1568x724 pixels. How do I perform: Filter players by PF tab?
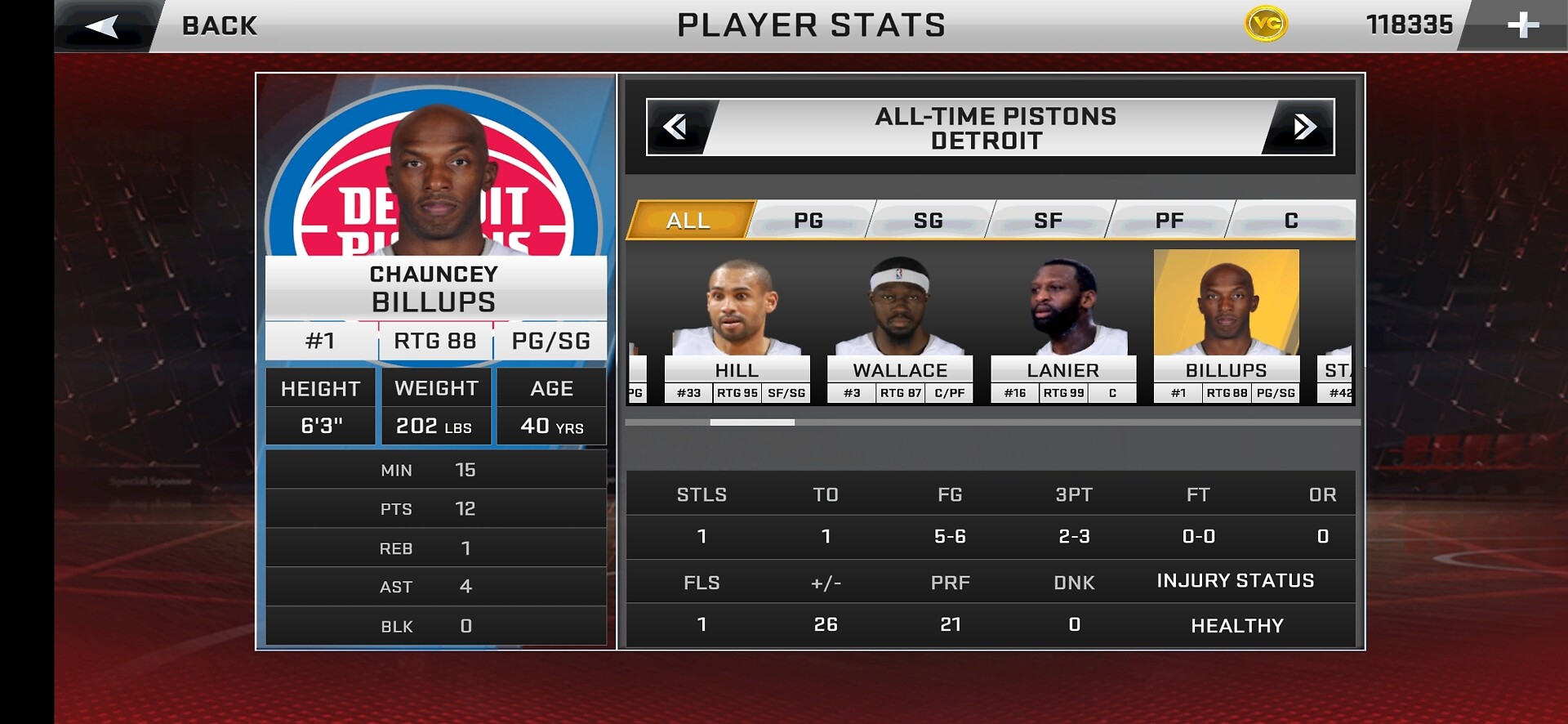click(x=1169, y=220)
